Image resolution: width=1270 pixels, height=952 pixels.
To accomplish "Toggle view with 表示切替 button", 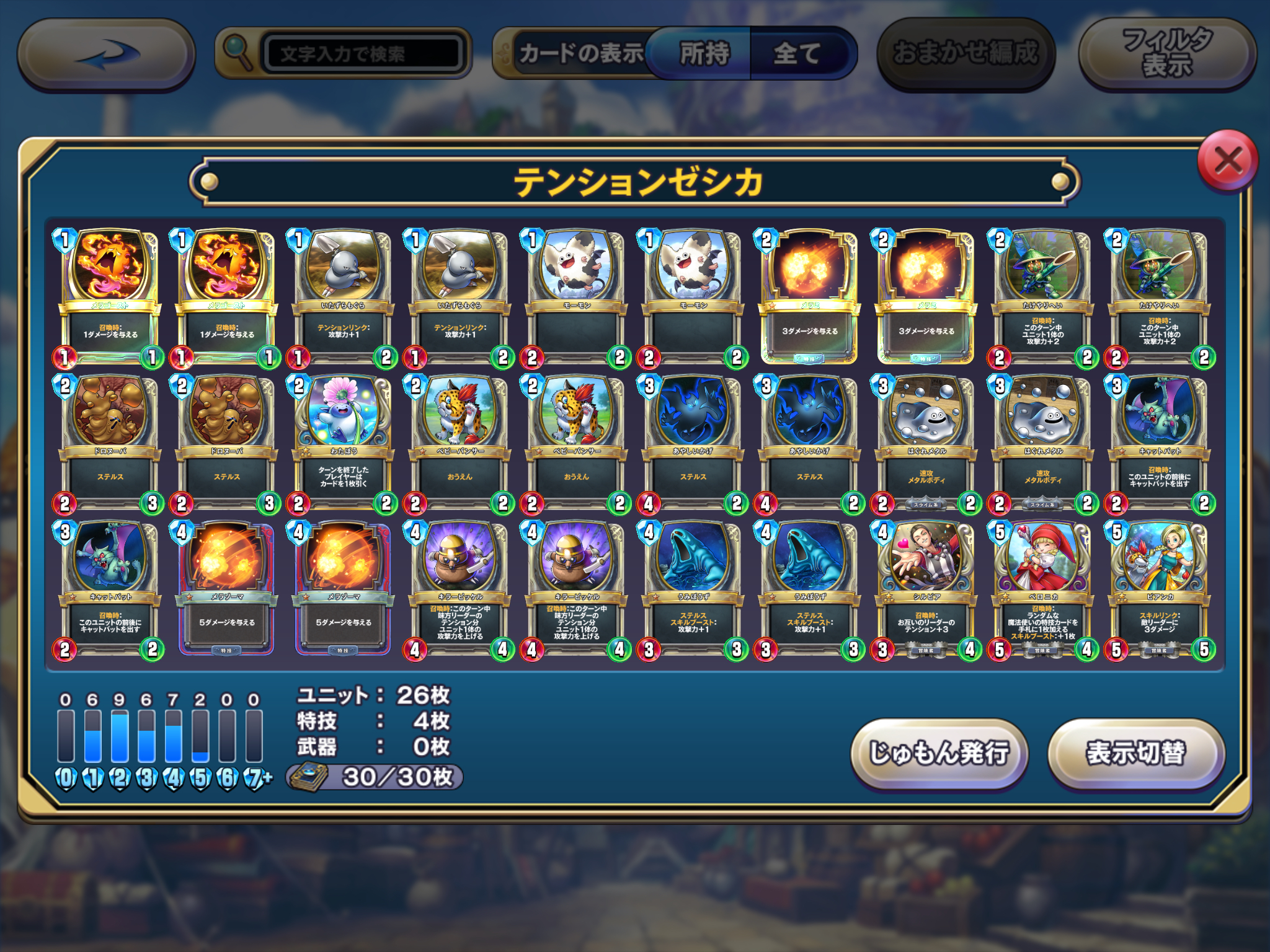I will 1135,753.
